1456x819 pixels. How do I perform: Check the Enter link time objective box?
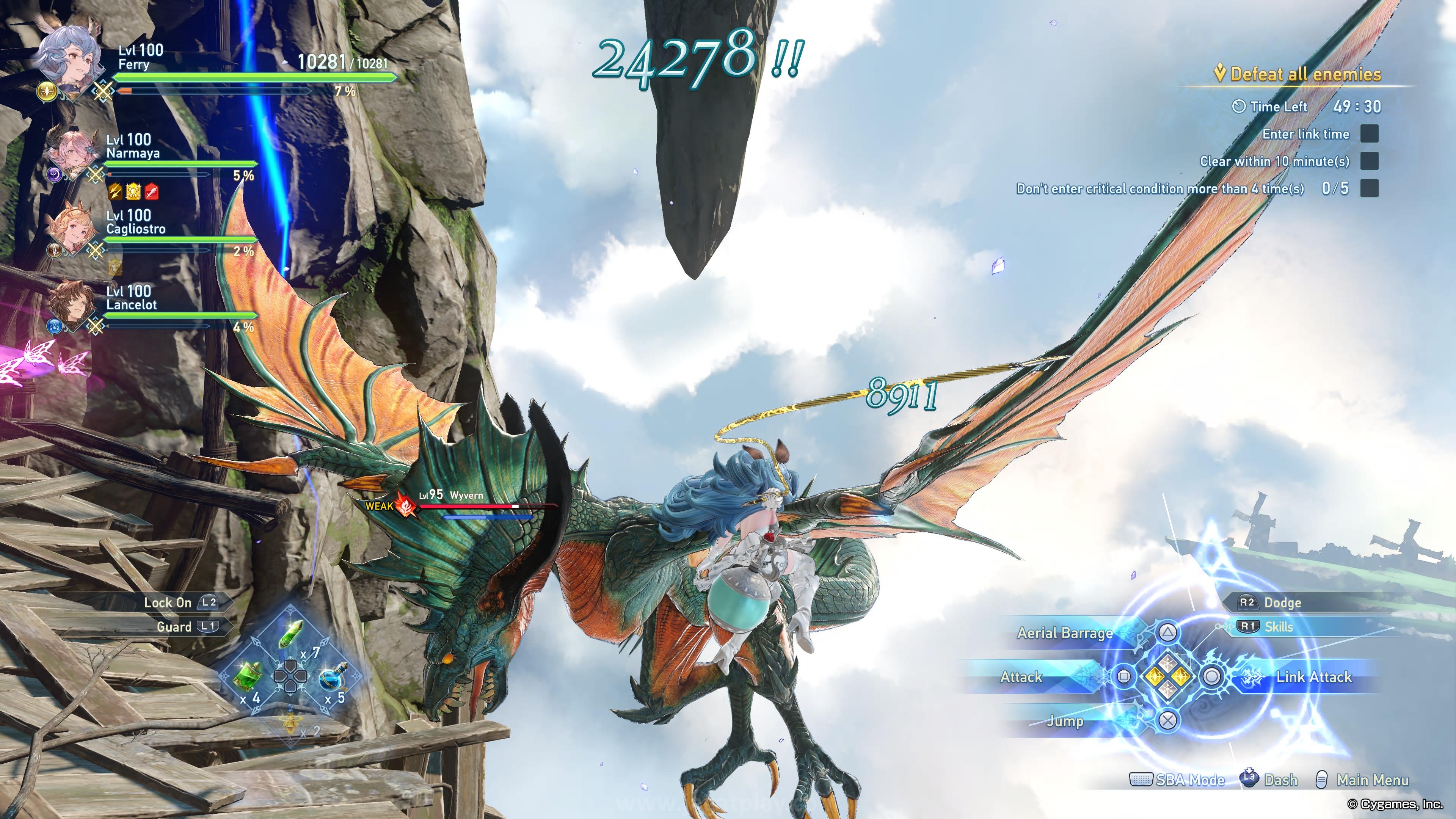(1369, 134)
